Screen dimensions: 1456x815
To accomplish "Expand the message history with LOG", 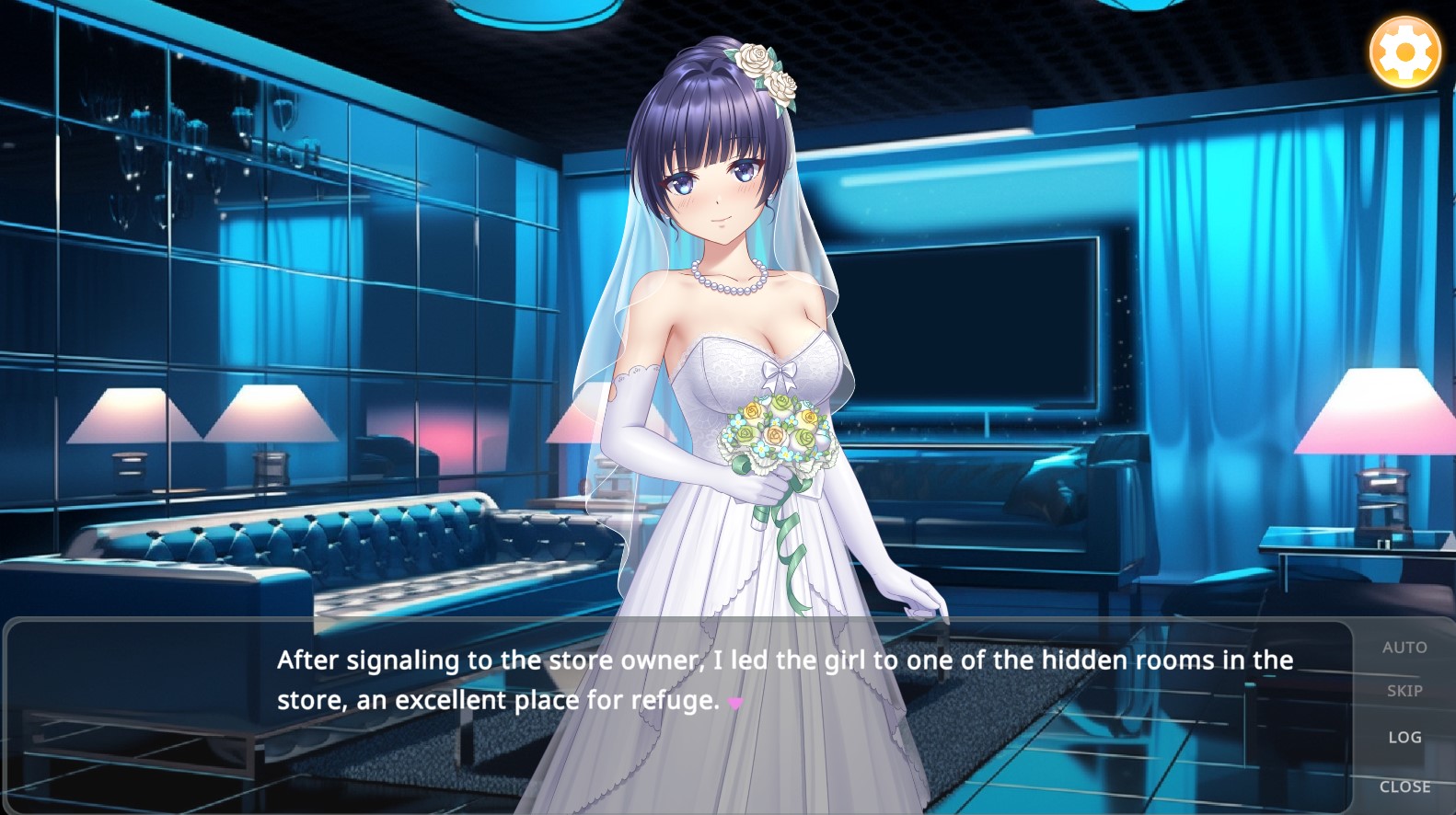I will (1406, 737).
